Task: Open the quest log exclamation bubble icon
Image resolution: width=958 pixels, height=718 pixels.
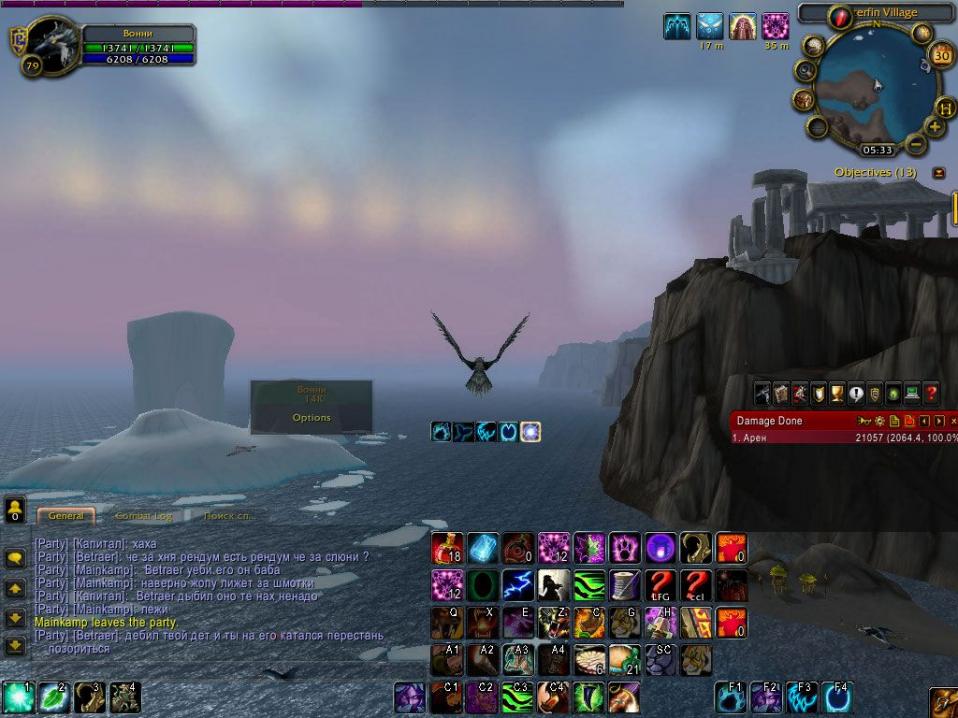Action: tap(857, 394)
